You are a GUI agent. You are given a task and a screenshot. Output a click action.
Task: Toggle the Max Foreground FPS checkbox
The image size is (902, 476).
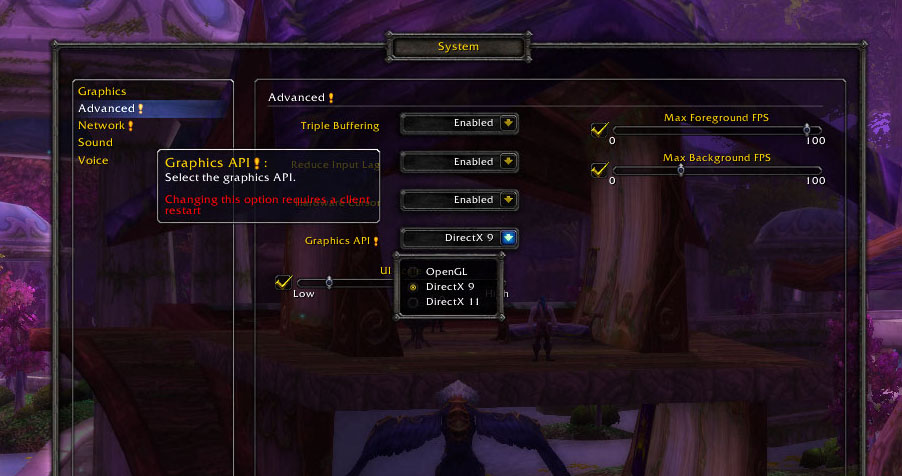pos(600,130)
